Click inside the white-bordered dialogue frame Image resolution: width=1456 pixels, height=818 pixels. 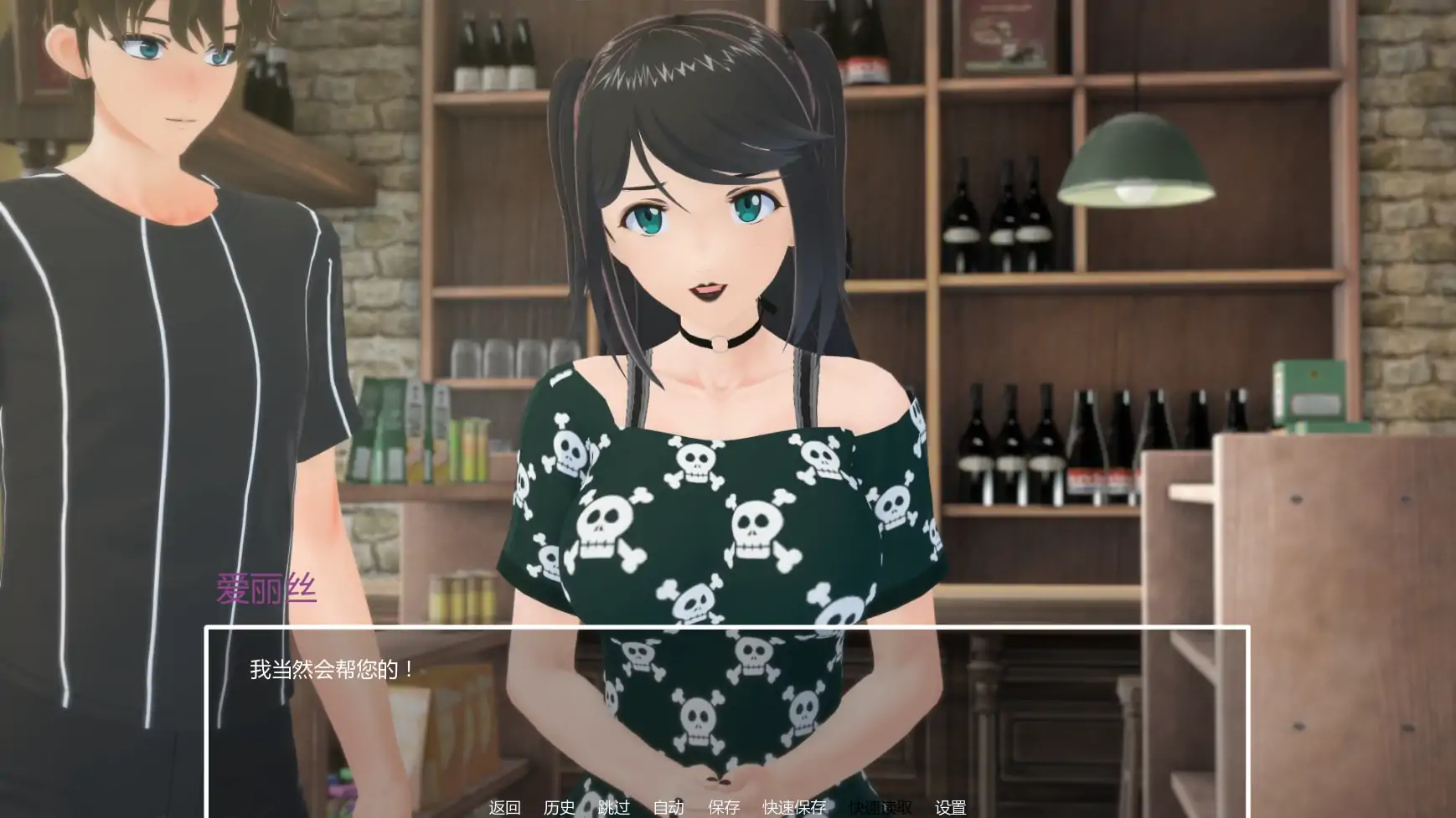click(729, 712)
